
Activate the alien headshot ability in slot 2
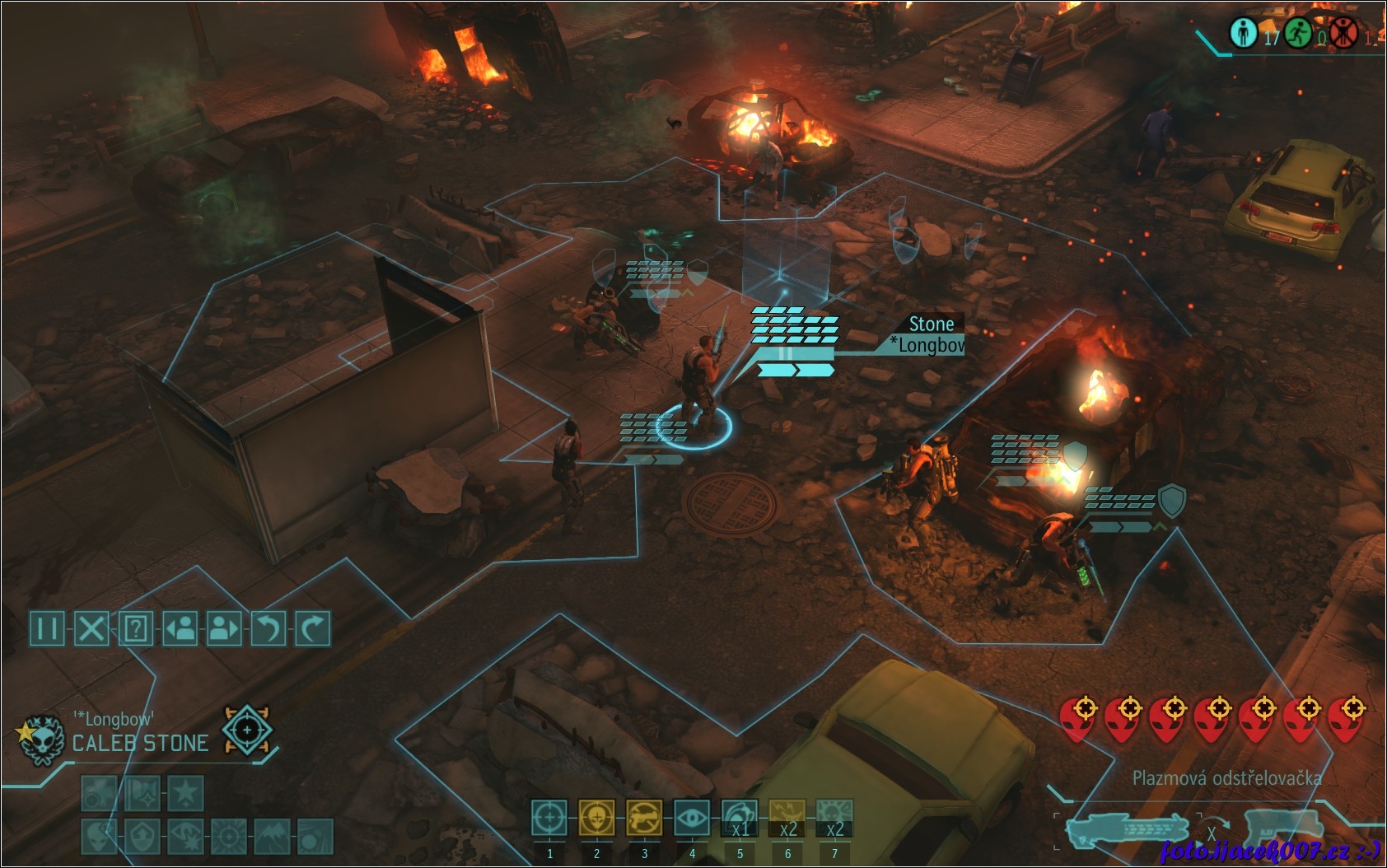596,819
